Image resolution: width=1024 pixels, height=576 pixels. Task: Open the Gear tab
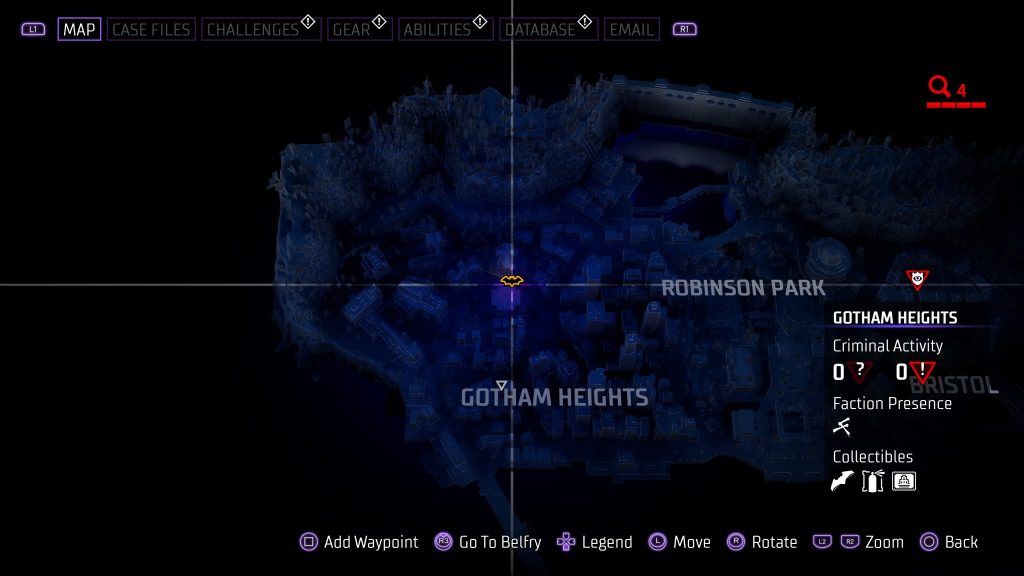tap(351, 29)
